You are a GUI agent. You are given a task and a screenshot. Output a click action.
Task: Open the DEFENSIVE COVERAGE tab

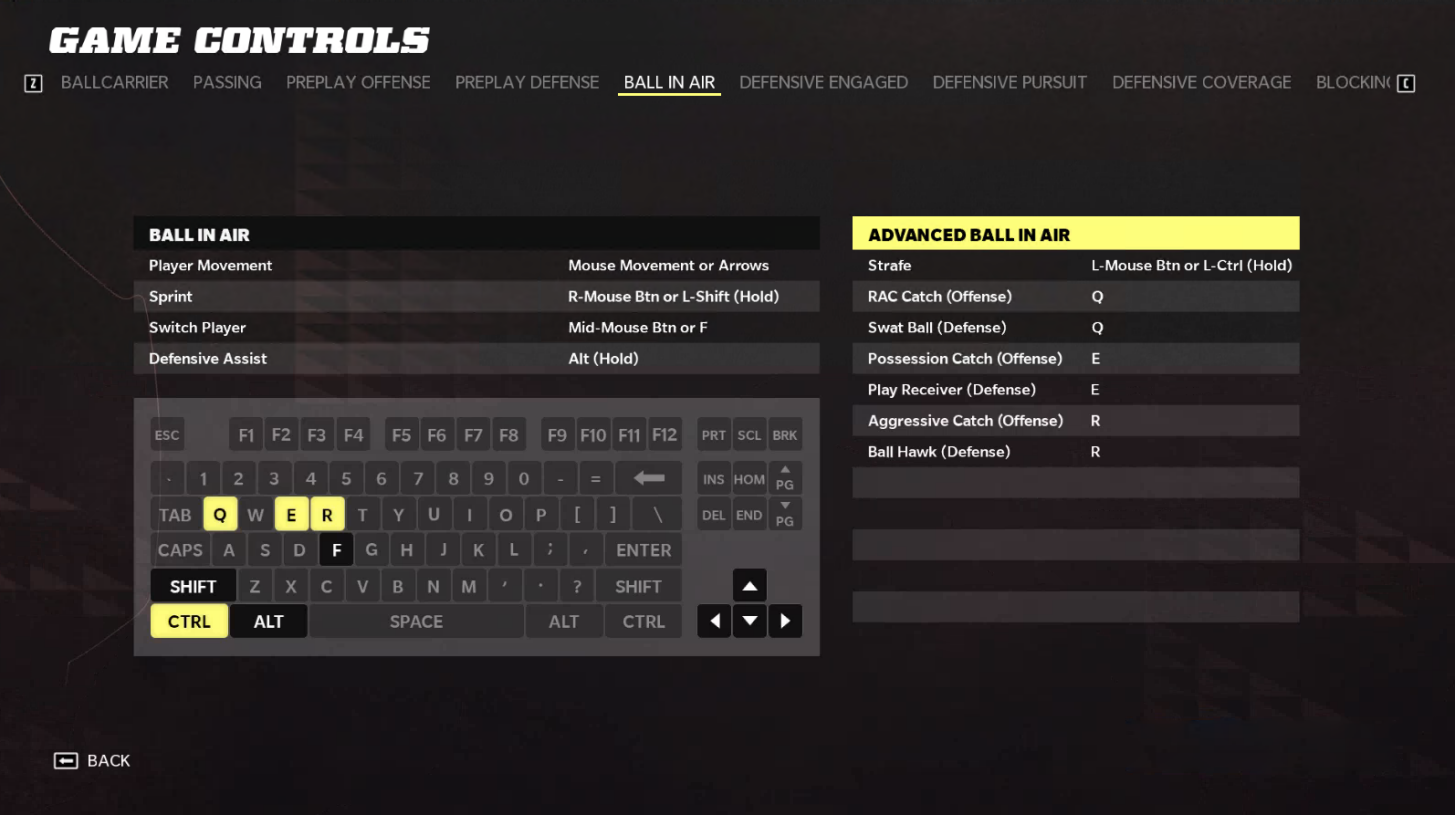1201,82
